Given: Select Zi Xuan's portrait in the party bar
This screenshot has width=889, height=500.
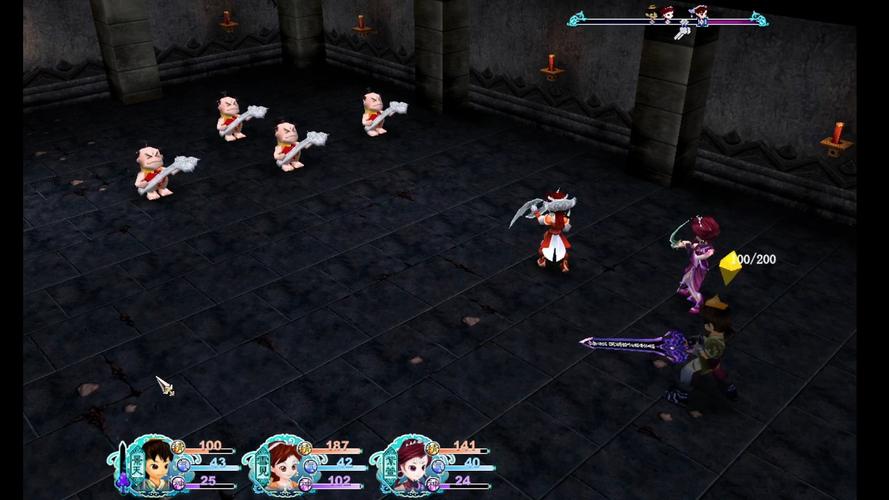Looking at the screenshot, I should 410,465.
